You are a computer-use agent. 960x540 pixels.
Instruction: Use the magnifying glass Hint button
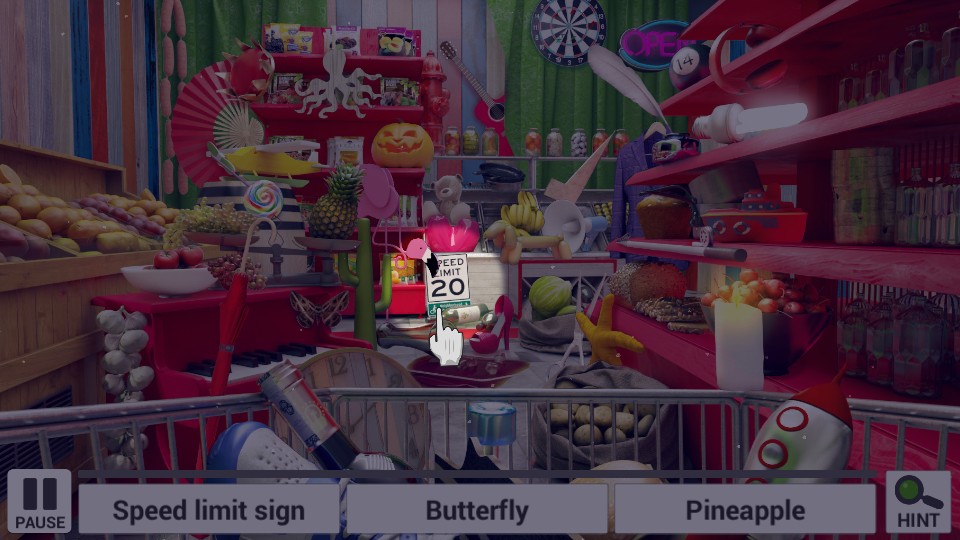[x=918, y=501]
